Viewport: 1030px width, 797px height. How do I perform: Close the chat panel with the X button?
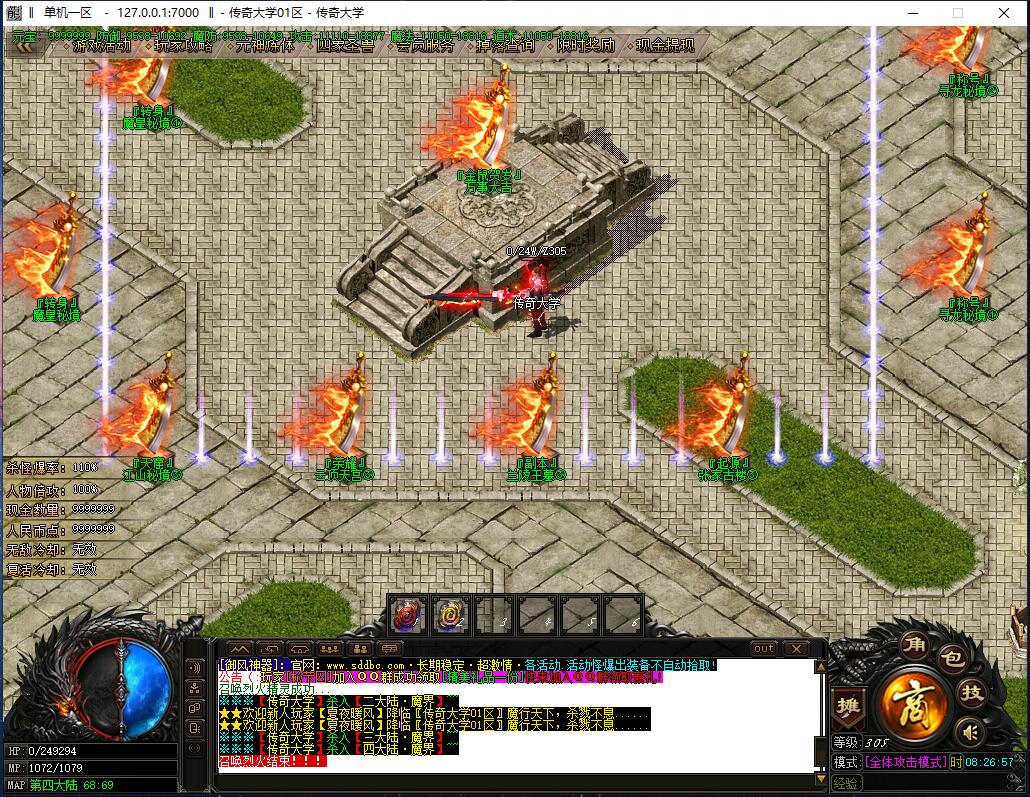[x=794, y=648]
